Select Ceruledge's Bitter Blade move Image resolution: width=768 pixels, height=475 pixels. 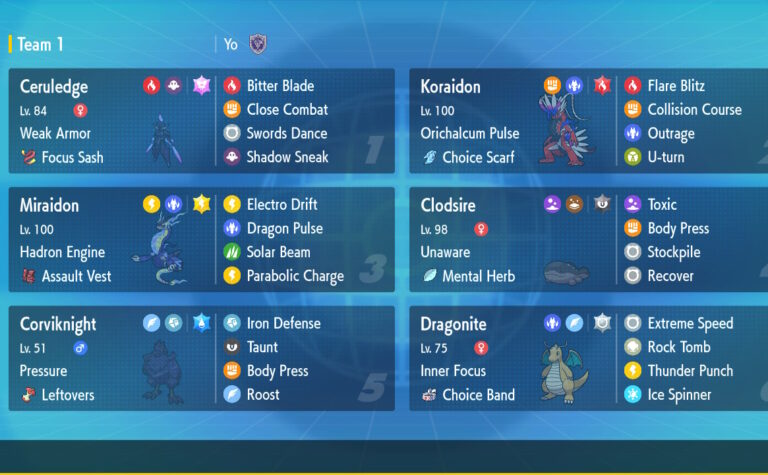[279, 86]
